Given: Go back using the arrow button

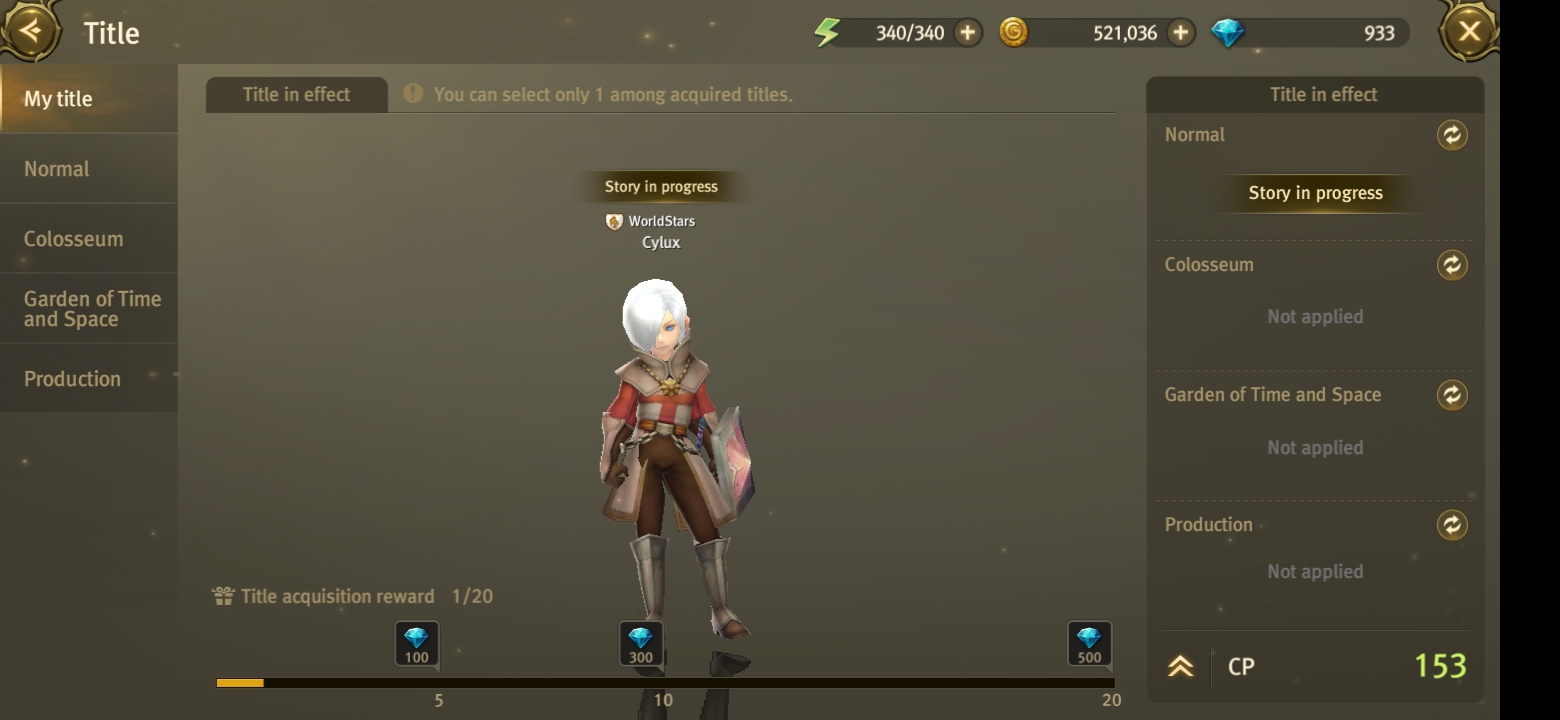Looking at the screenshot, I should [x=30, y=31].
